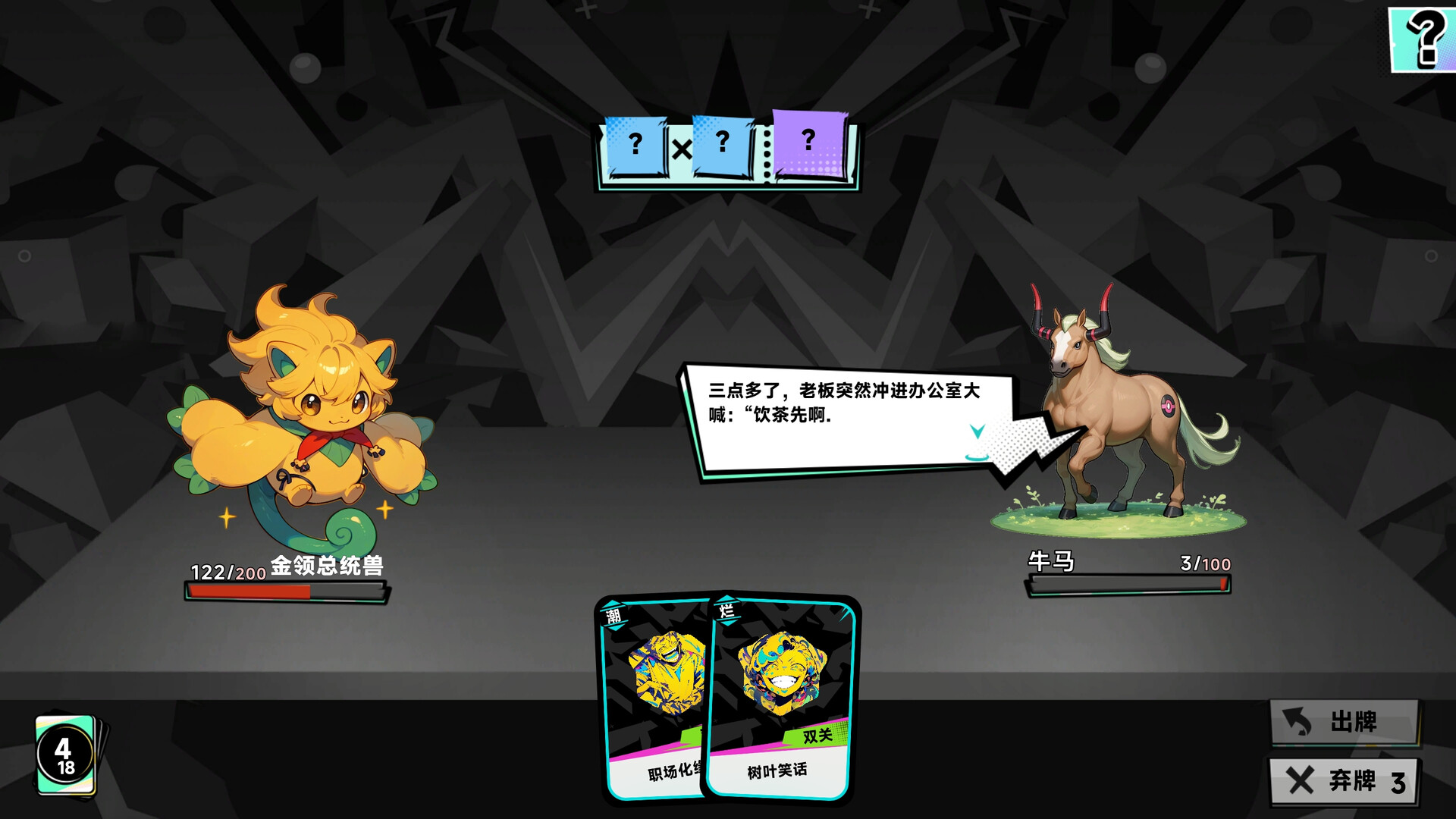Click the deck icon showing 4 remaining cards
The image size is (1456, 819).
coord(64,755)
